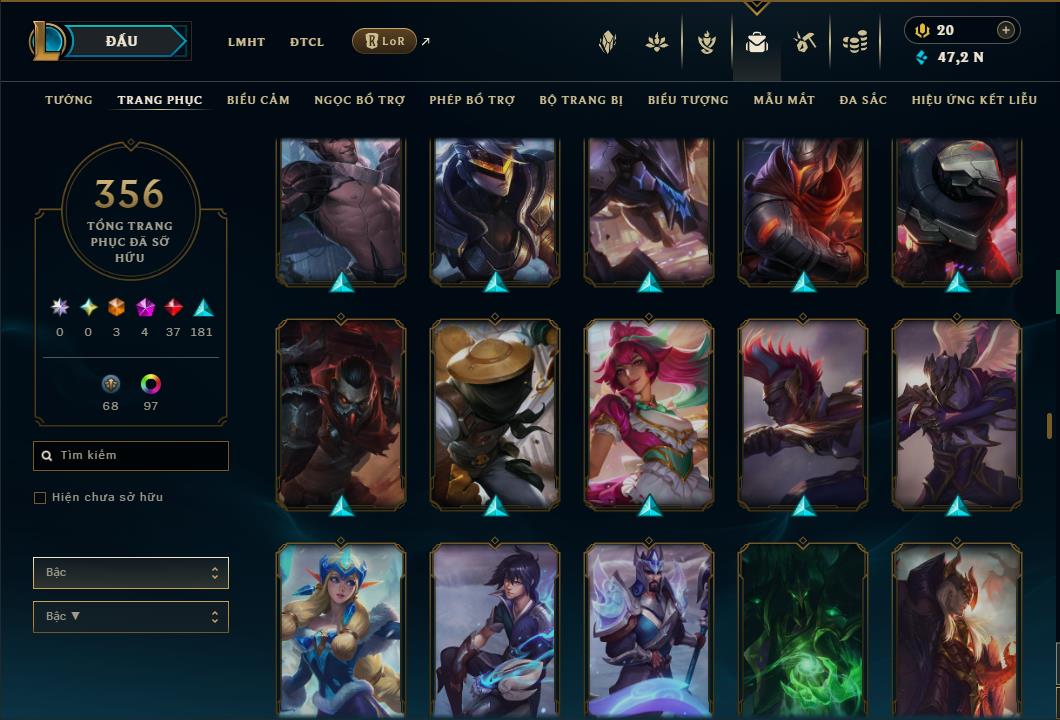Select the Ngọc Bổ Trợ tab
The width and height of the screenshot is (1060, 720).
click(x=359, y=100)
